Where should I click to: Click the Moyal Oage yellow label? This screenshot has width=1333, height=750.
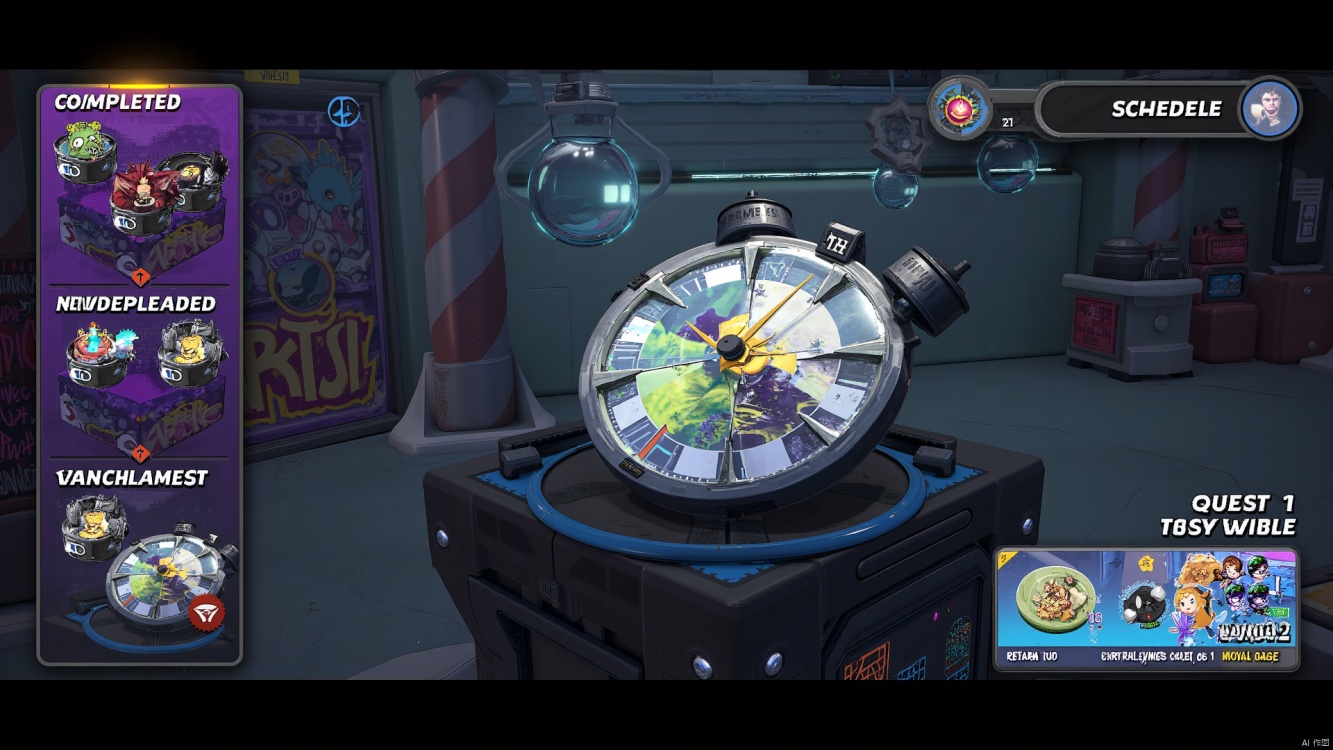(x=1250, y=657)
